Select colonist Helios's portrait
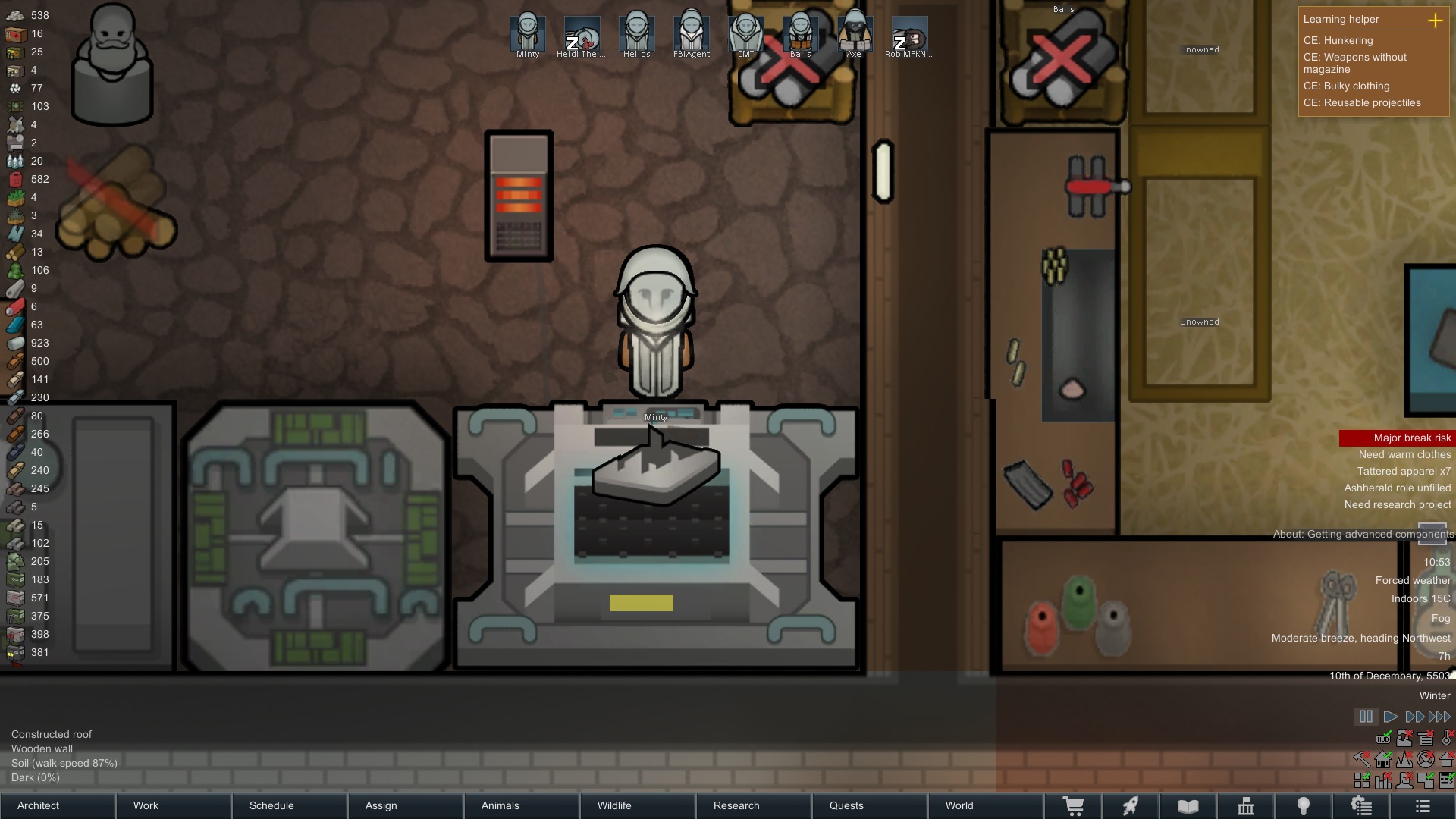The height and width of the screenshot is (819, 1456). click(636, 33)
